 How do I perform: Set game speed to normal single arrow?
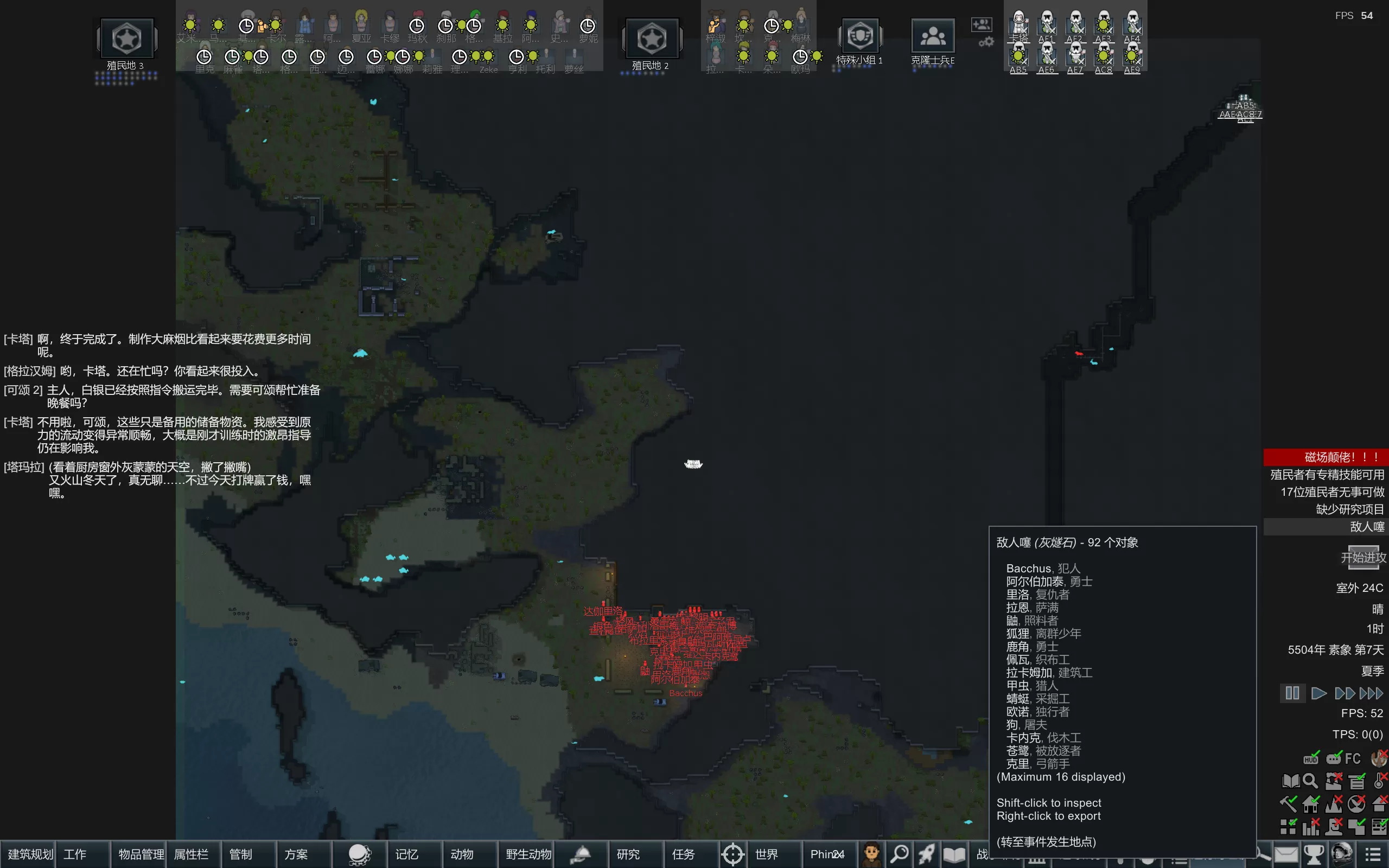[x=1318, y=693]
